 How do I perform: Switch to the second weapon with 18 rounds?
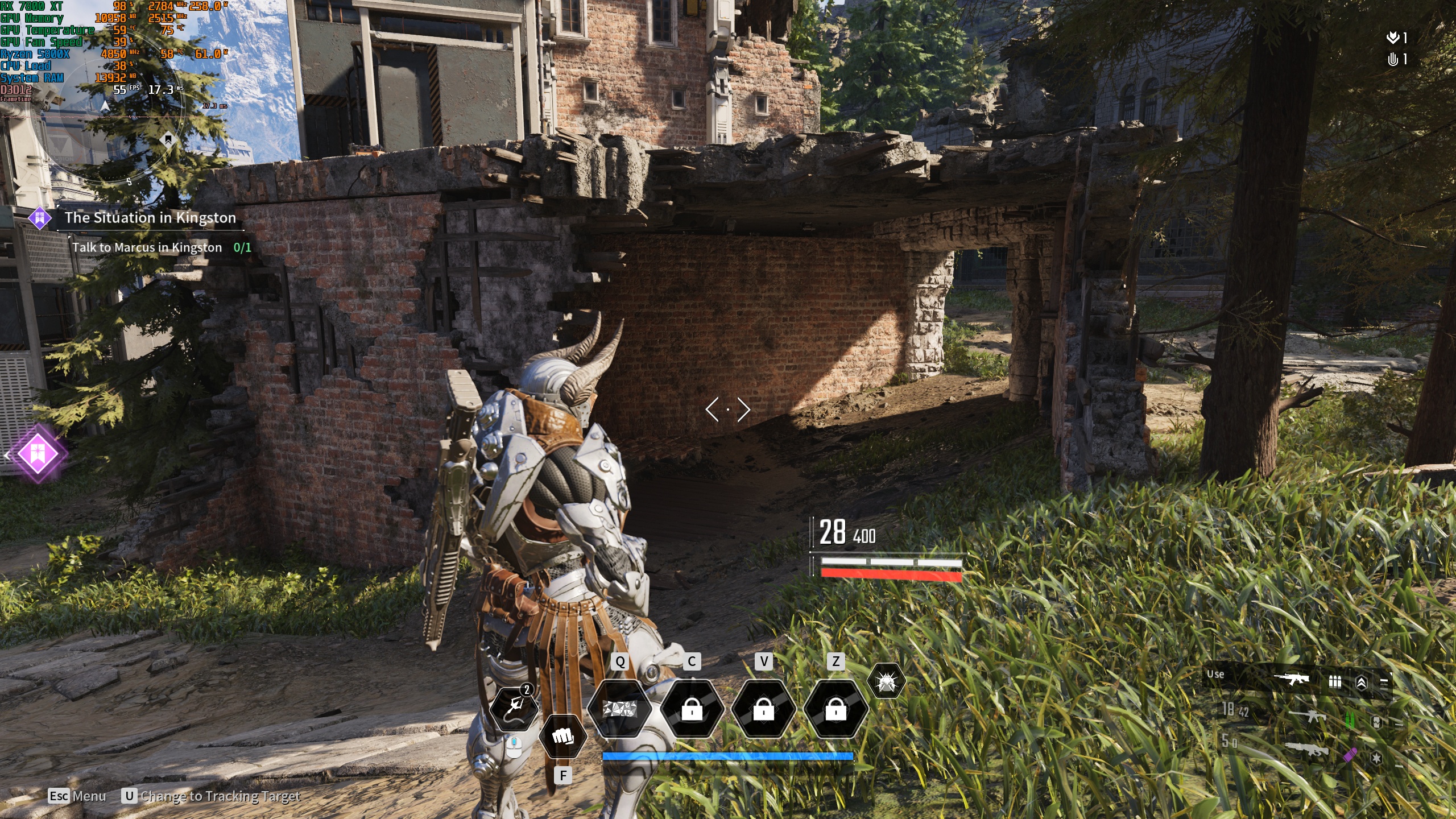(1307, 716)
